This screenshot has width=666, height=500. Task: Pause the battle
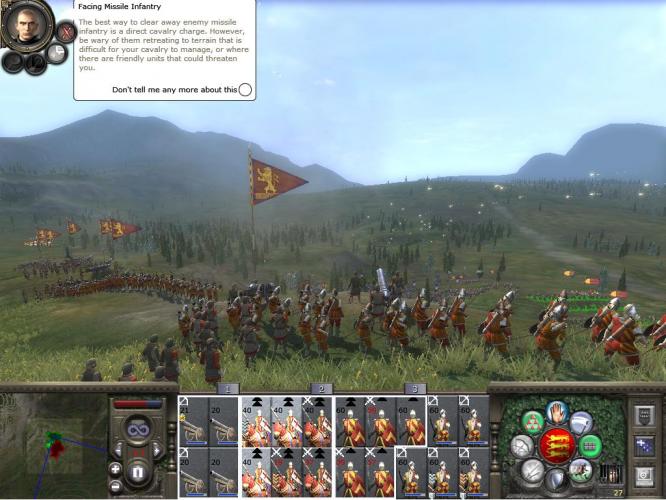(x=139, y=471)
